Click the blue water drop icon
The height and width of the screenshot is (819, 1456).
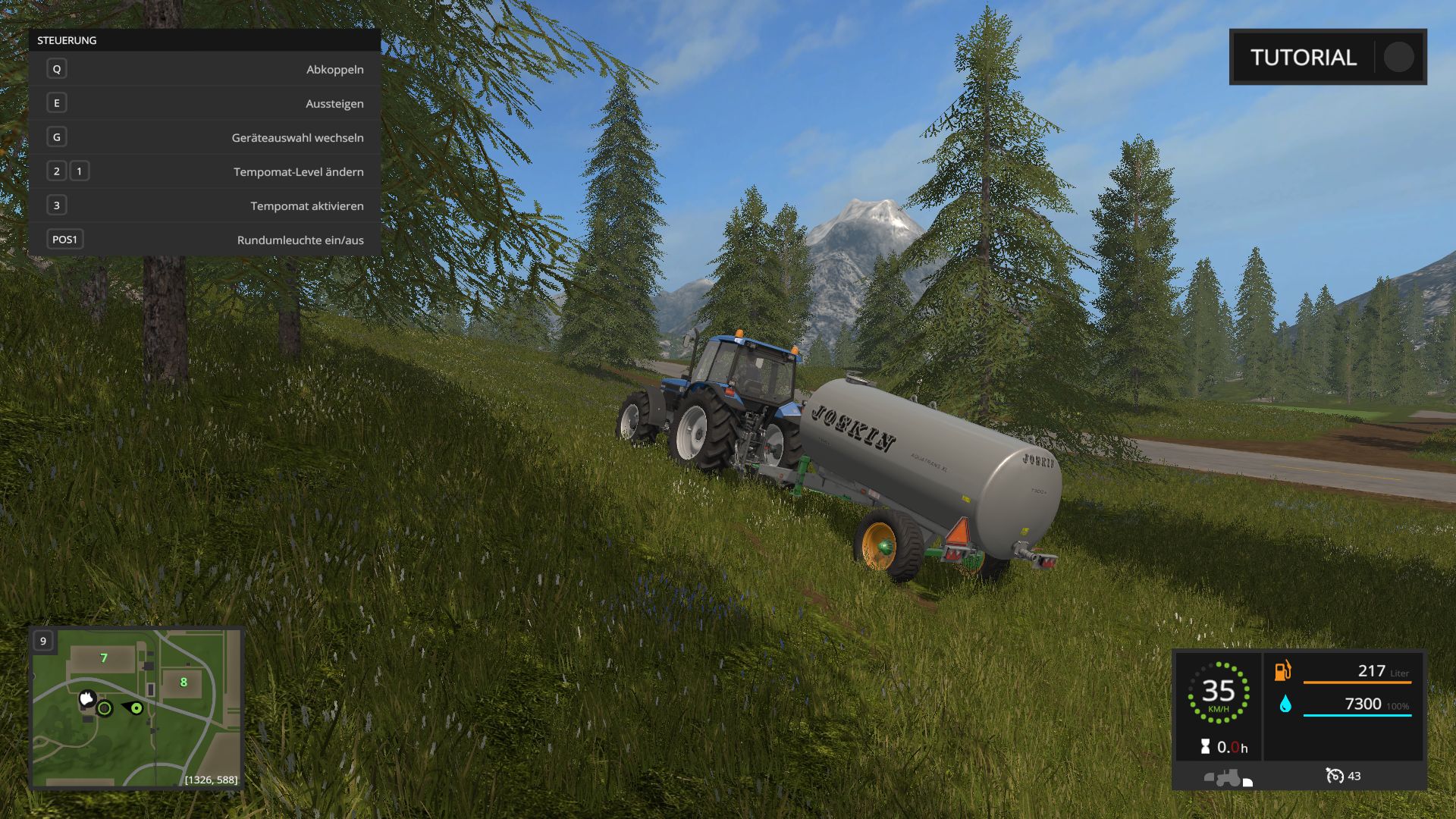click(1285, 704)
